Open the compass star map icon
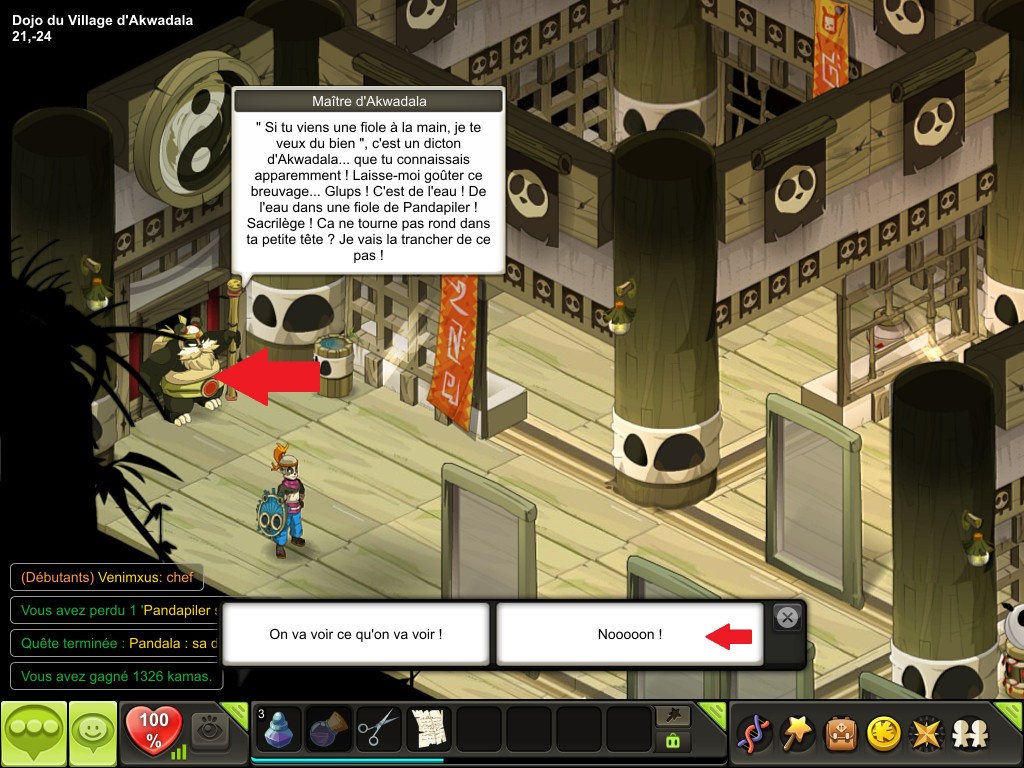This screenshot has width=1024, height=768. tap(926, 734)
